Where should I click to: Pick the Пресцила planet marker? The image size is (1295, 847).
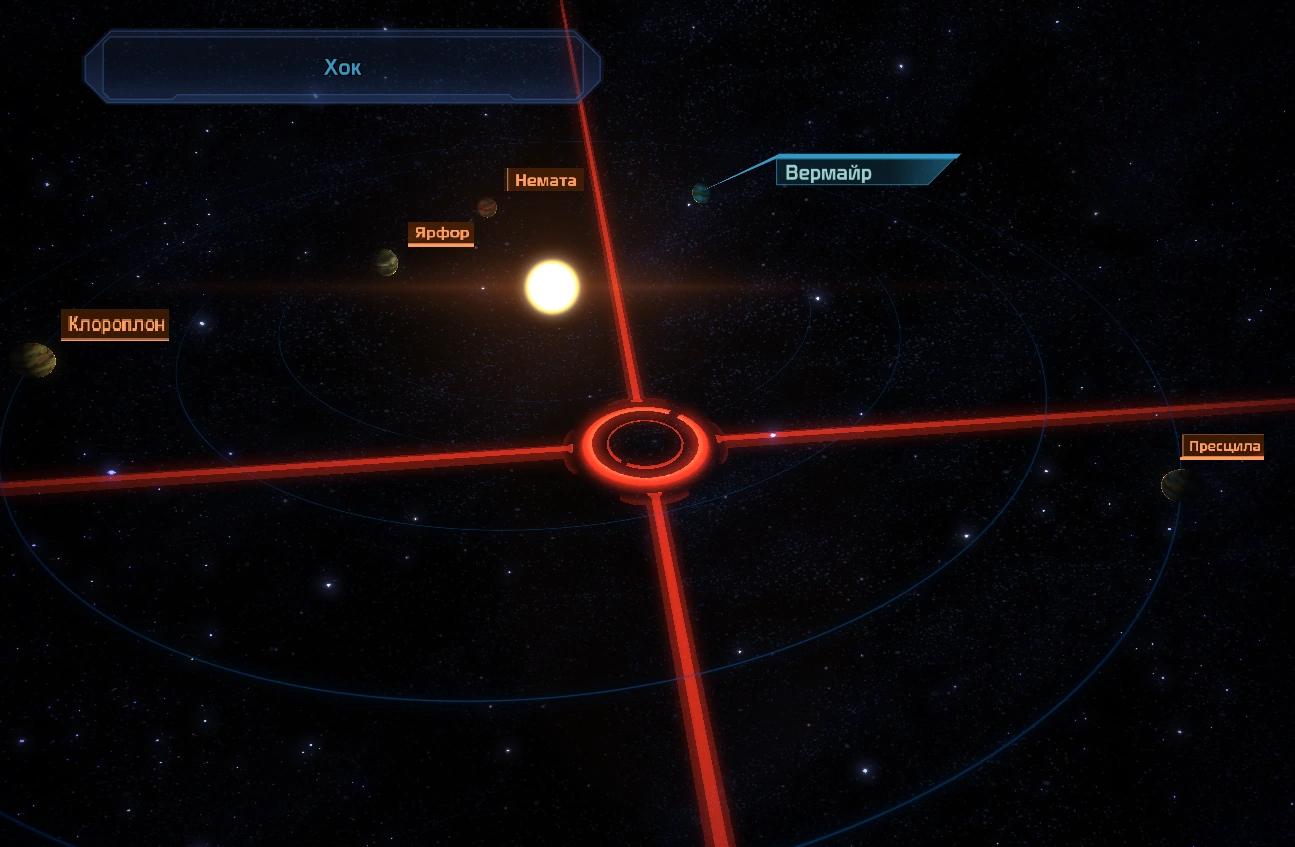pos(1174,485)
